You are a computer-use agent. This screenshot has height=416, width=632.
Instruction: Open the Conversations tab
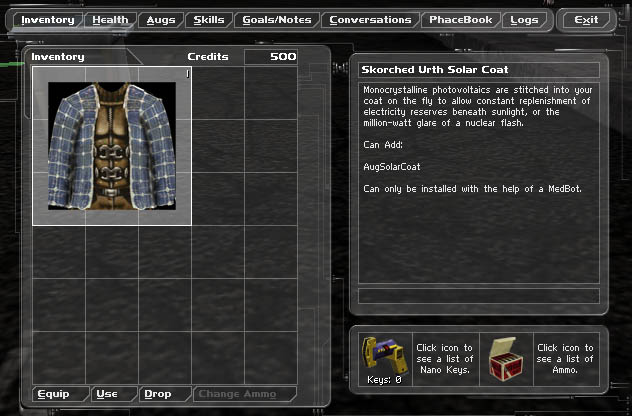pos(370,20)
